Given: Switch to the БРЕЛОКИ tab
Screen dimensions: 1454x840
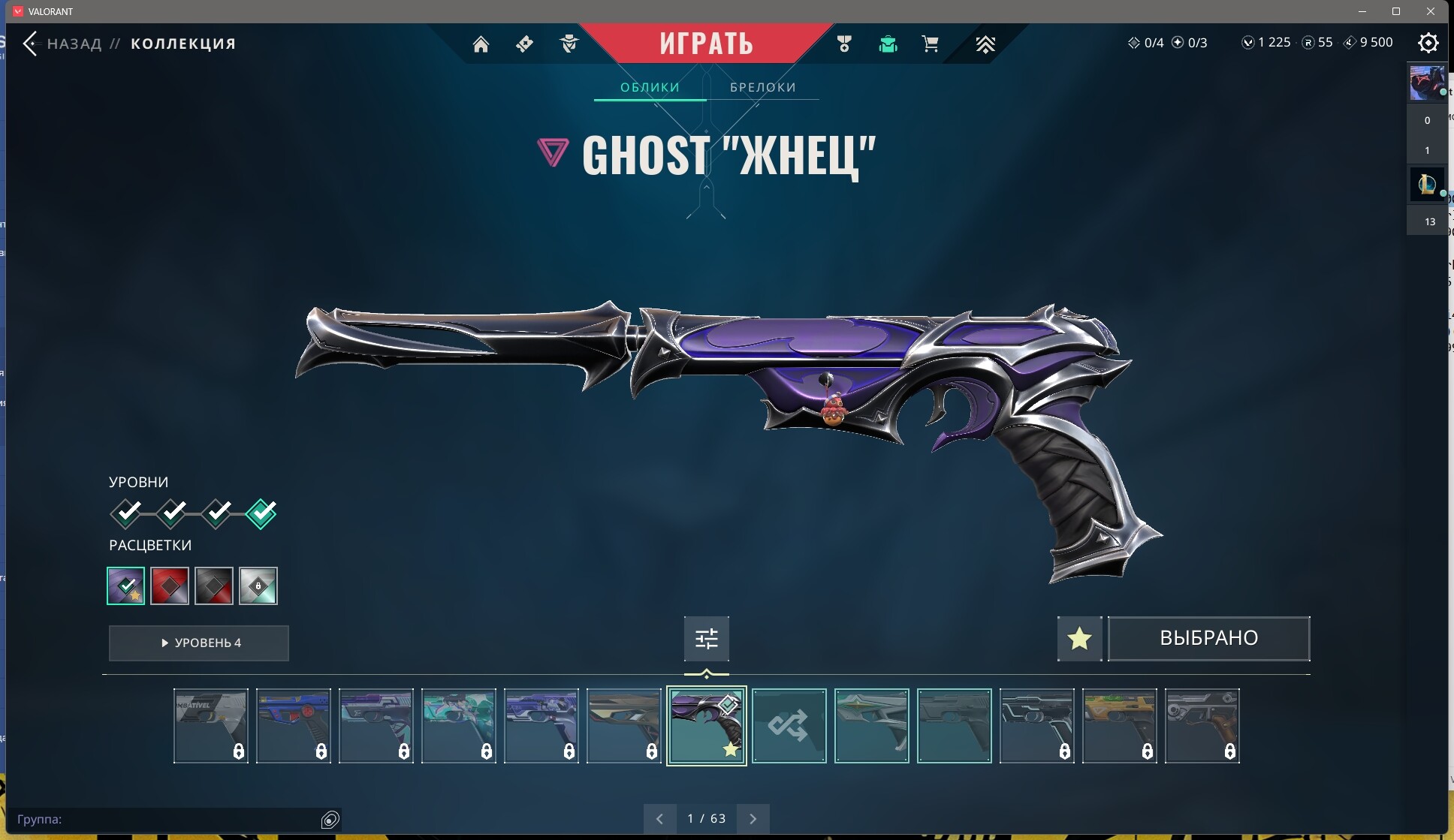Looking at the screenshot, I should point(763,86).
